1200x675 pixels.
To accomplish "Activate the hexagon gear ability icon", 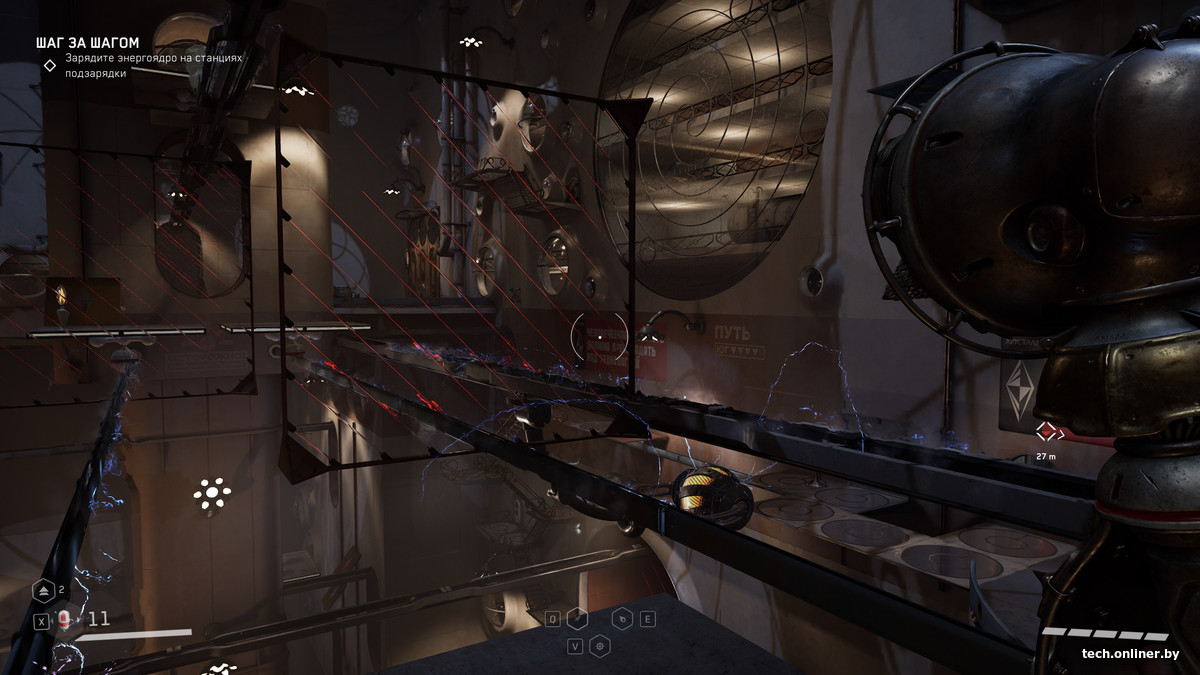I will point(599,646).
